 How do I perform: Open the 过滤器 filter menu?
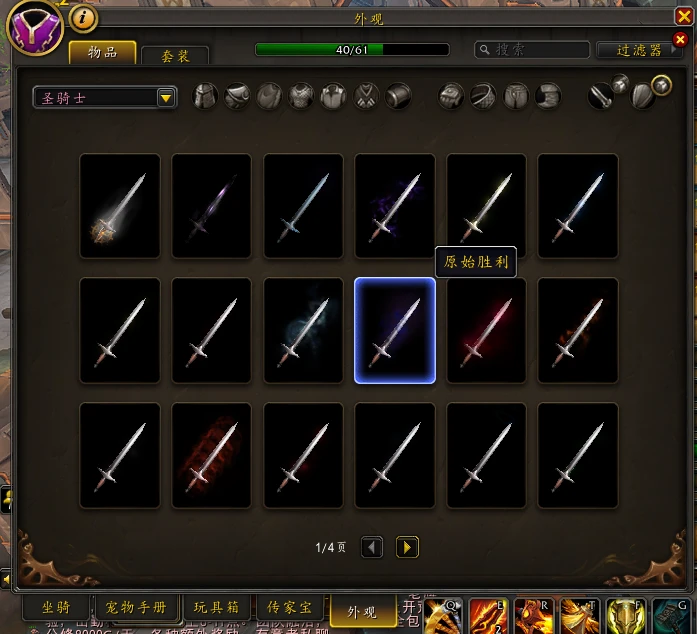[640, 50]
